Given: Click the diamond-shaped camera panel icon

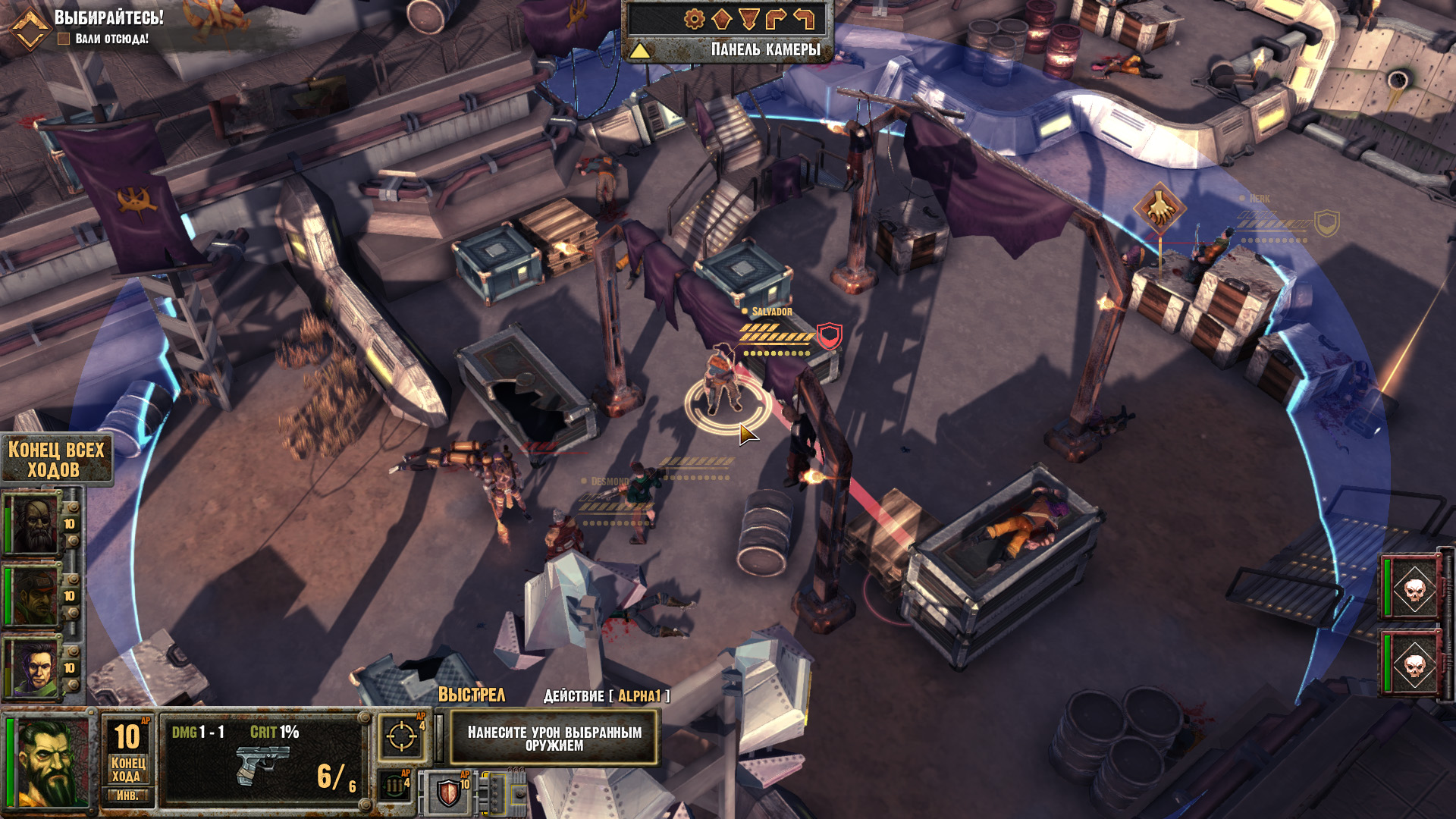Looking at the screenshot, I should 721,19.
